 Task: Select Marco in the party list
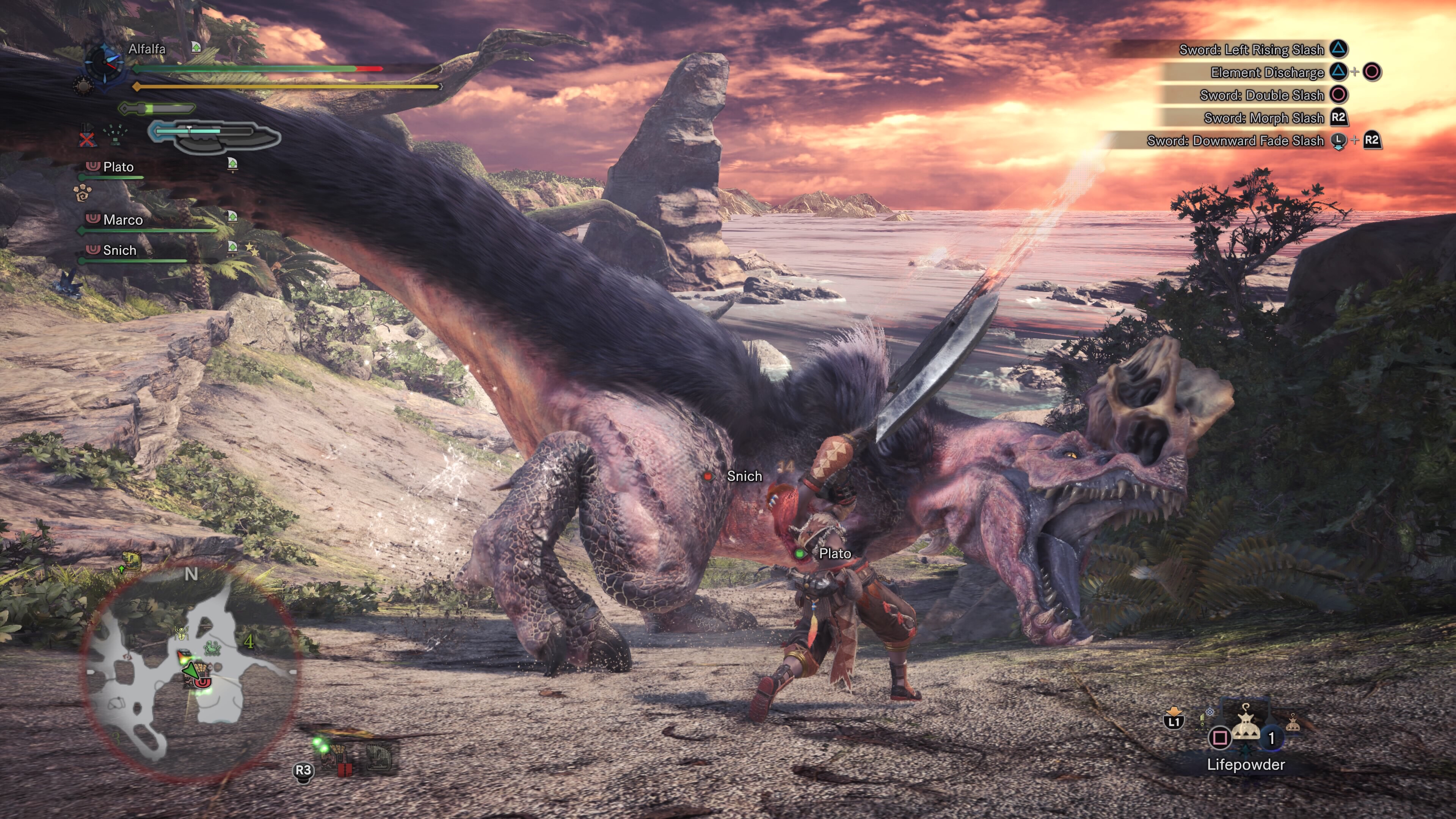tap(122, 220)
